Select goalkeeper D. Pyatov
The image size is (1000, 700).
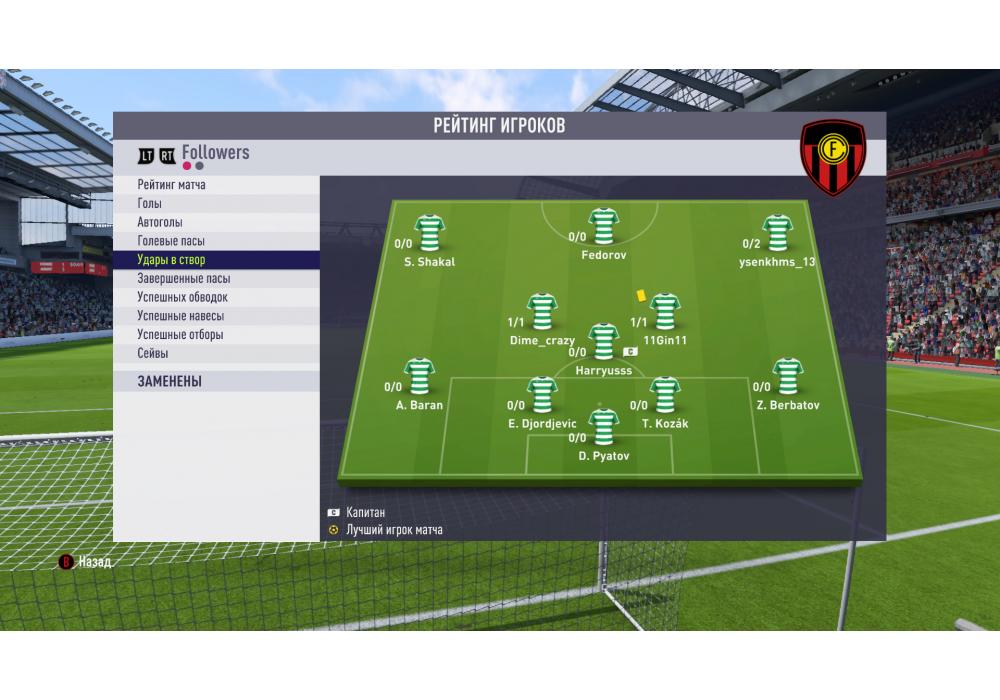[603, 427]
